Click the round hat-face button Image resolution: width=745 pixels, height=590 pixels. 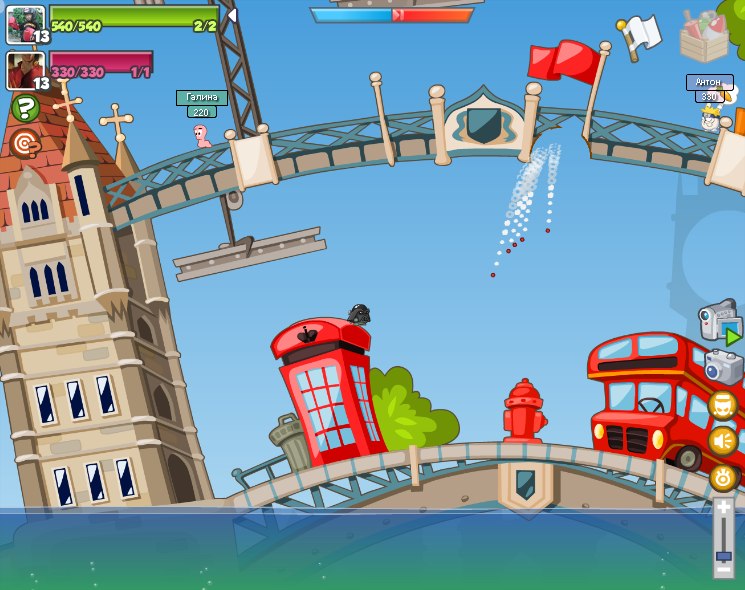722,406
